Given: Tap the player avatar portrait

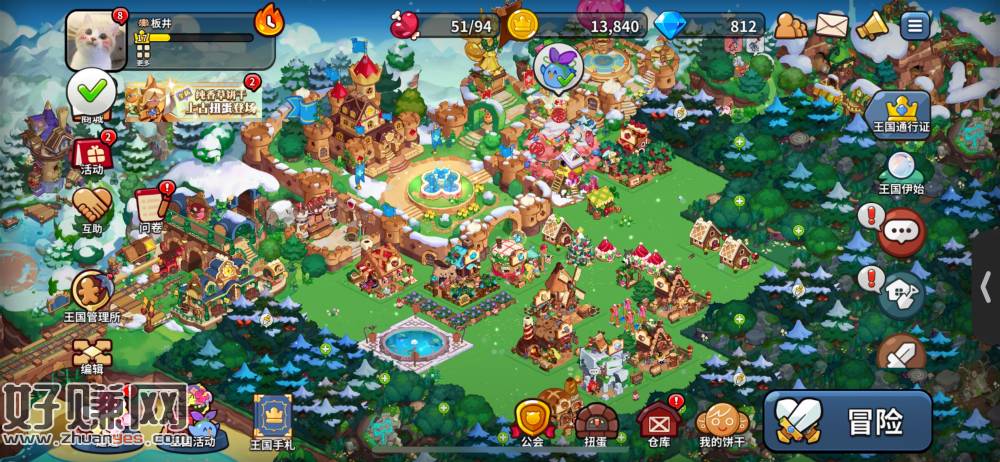Looking at the screenshot, I should coord(96,39).
